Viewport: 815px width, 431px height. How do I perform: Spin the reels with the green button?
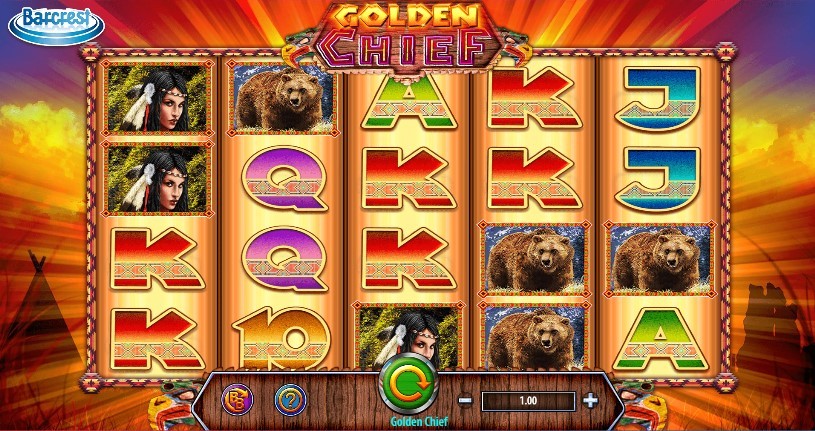[407, 381]
